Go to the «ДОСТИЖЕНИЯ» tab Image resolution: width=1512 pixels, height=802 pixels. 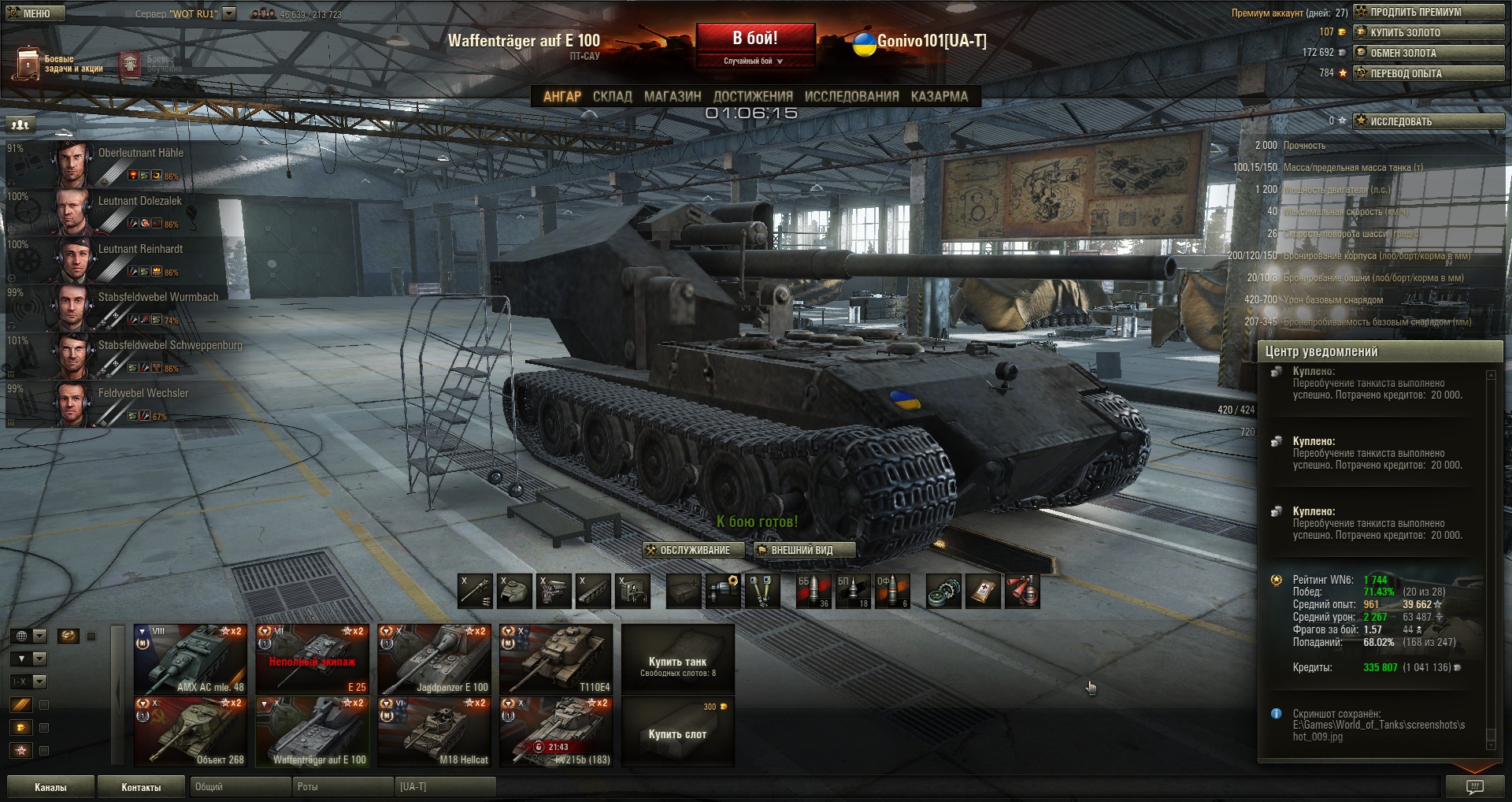pos(753,96)
